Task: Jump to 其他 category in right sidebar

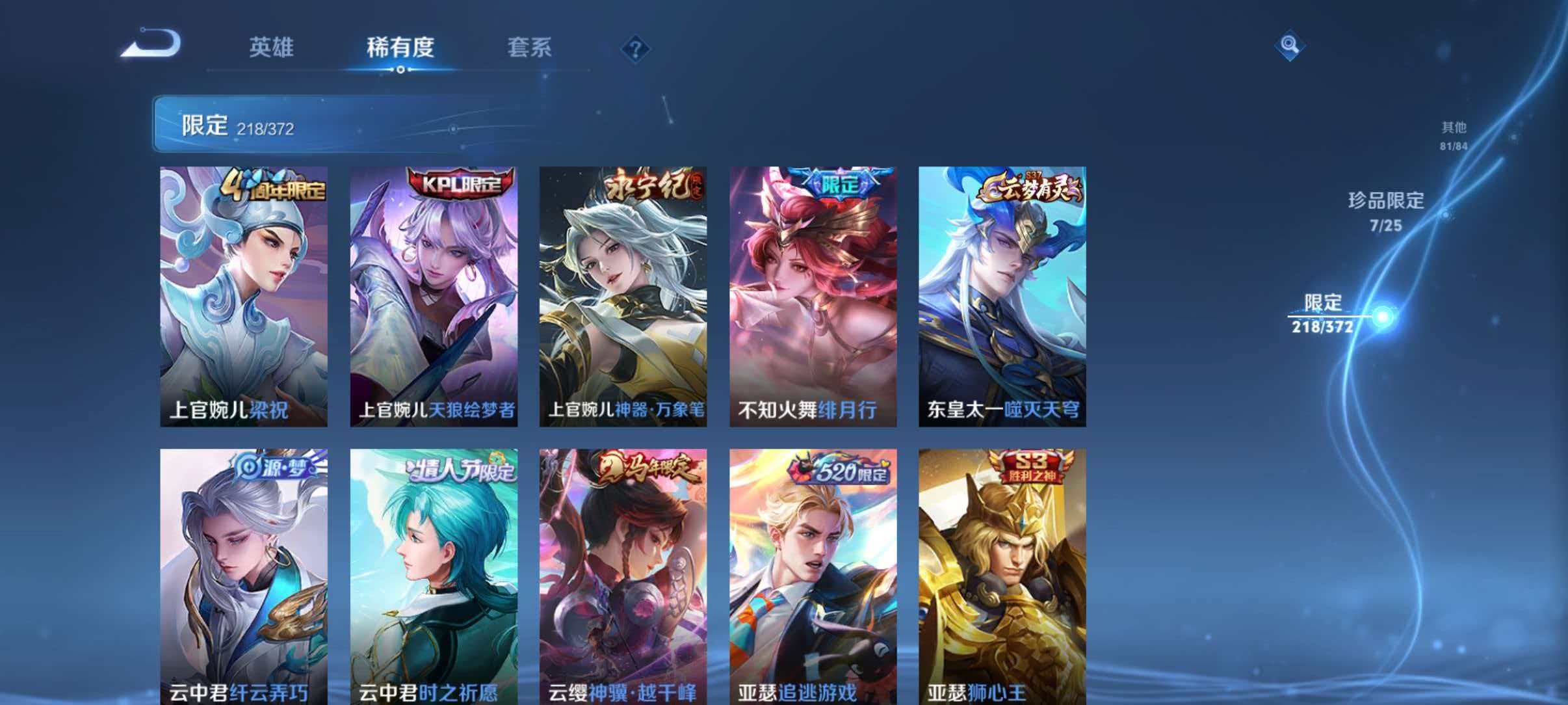Action: [1454, 133]
